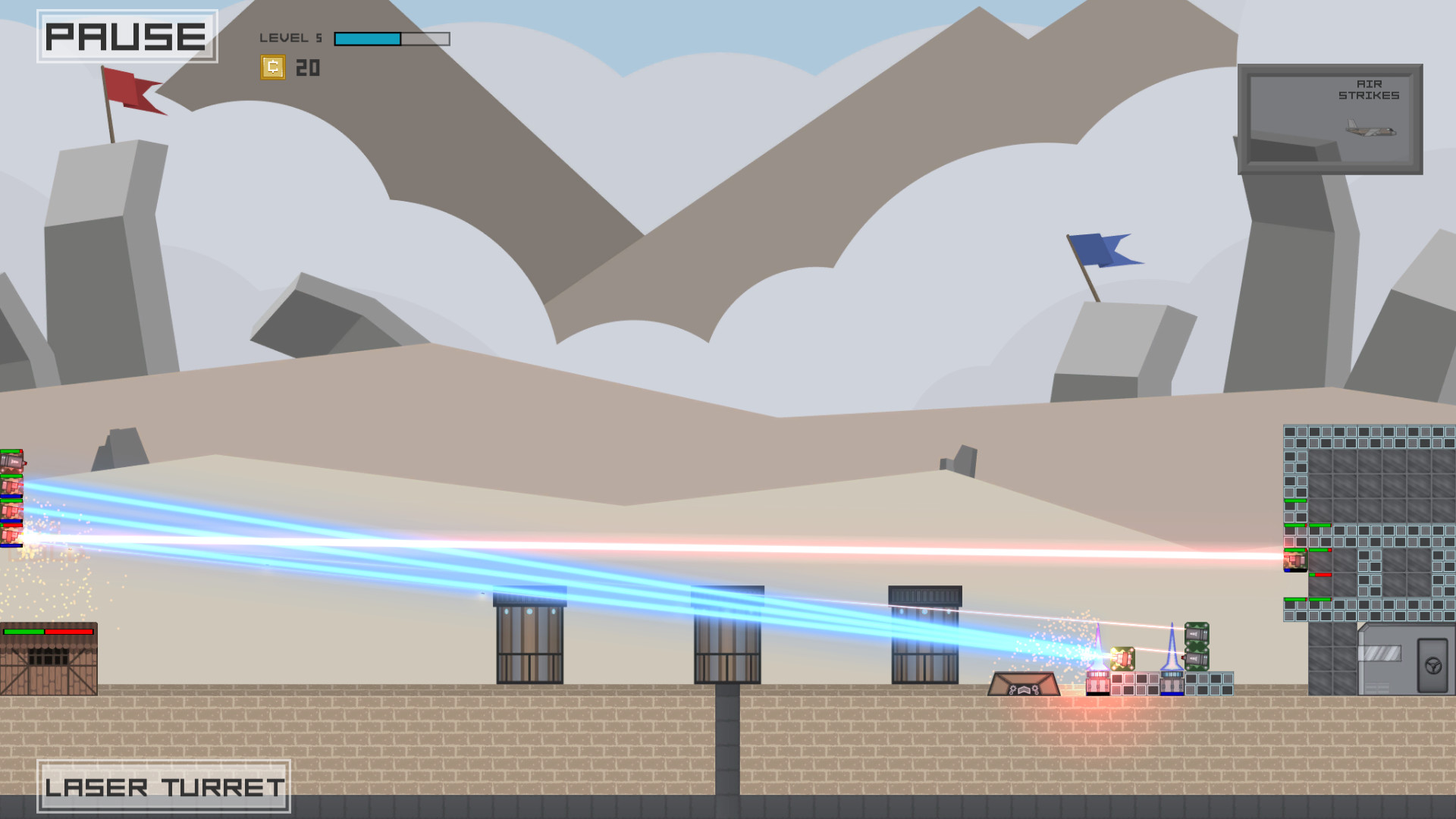Click the green ammo crate stack
The width and height of the screenshot is (1456, 819).
pos(1197,646)
